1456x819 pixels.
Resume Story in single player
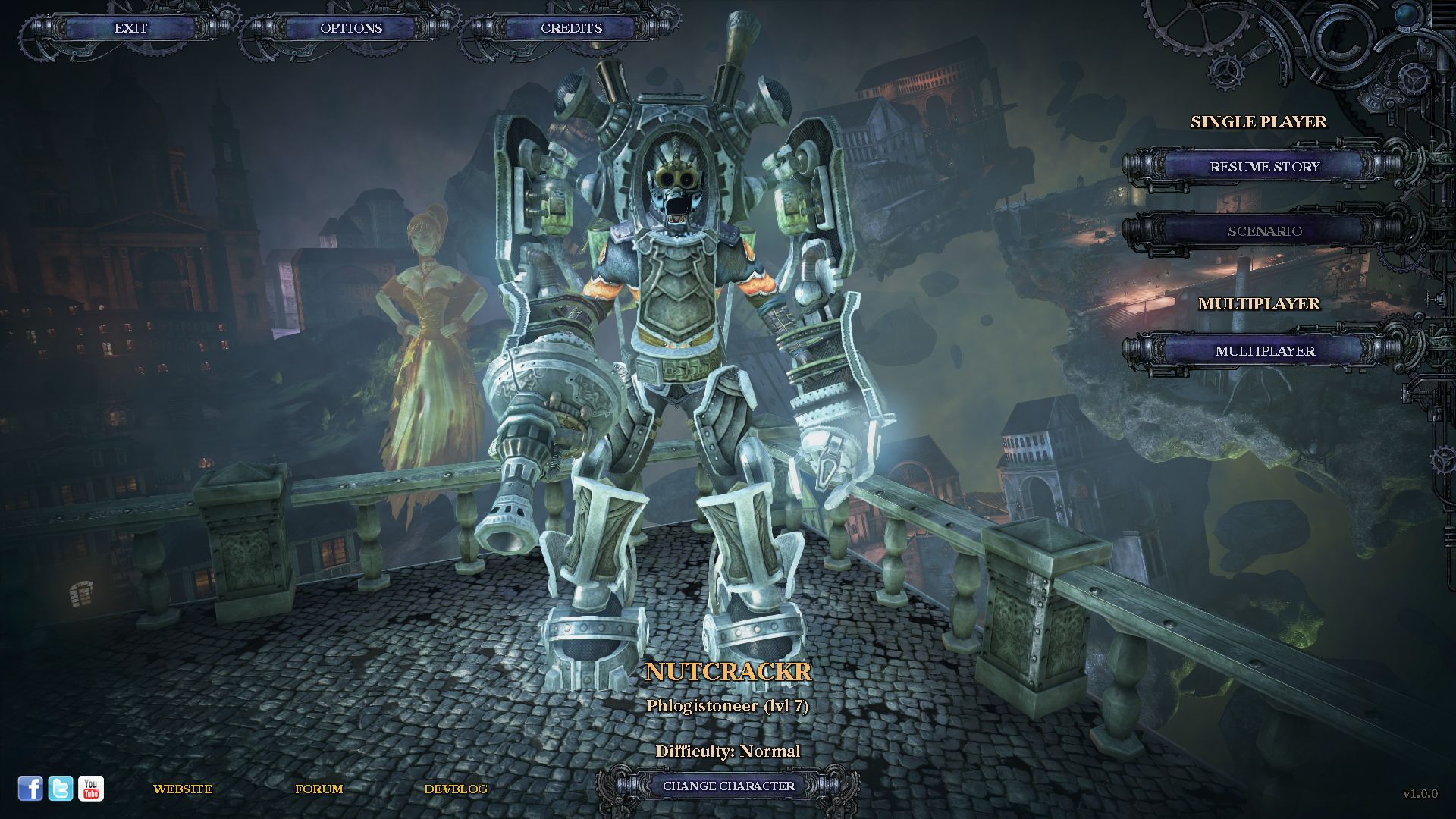[x=1264, y=167]
